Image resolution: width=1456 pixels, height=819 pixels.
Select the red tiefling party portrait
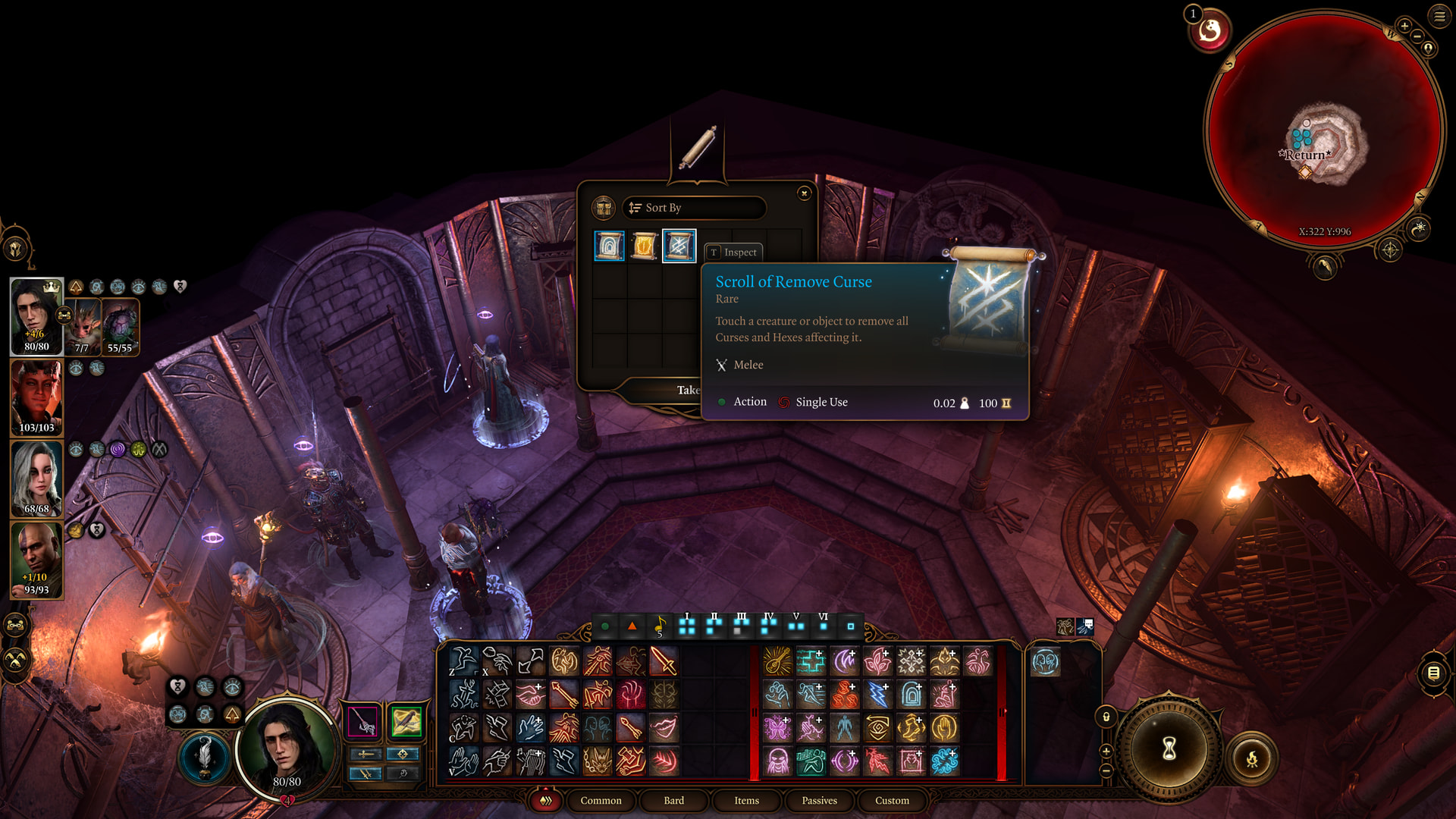(36, 397)
